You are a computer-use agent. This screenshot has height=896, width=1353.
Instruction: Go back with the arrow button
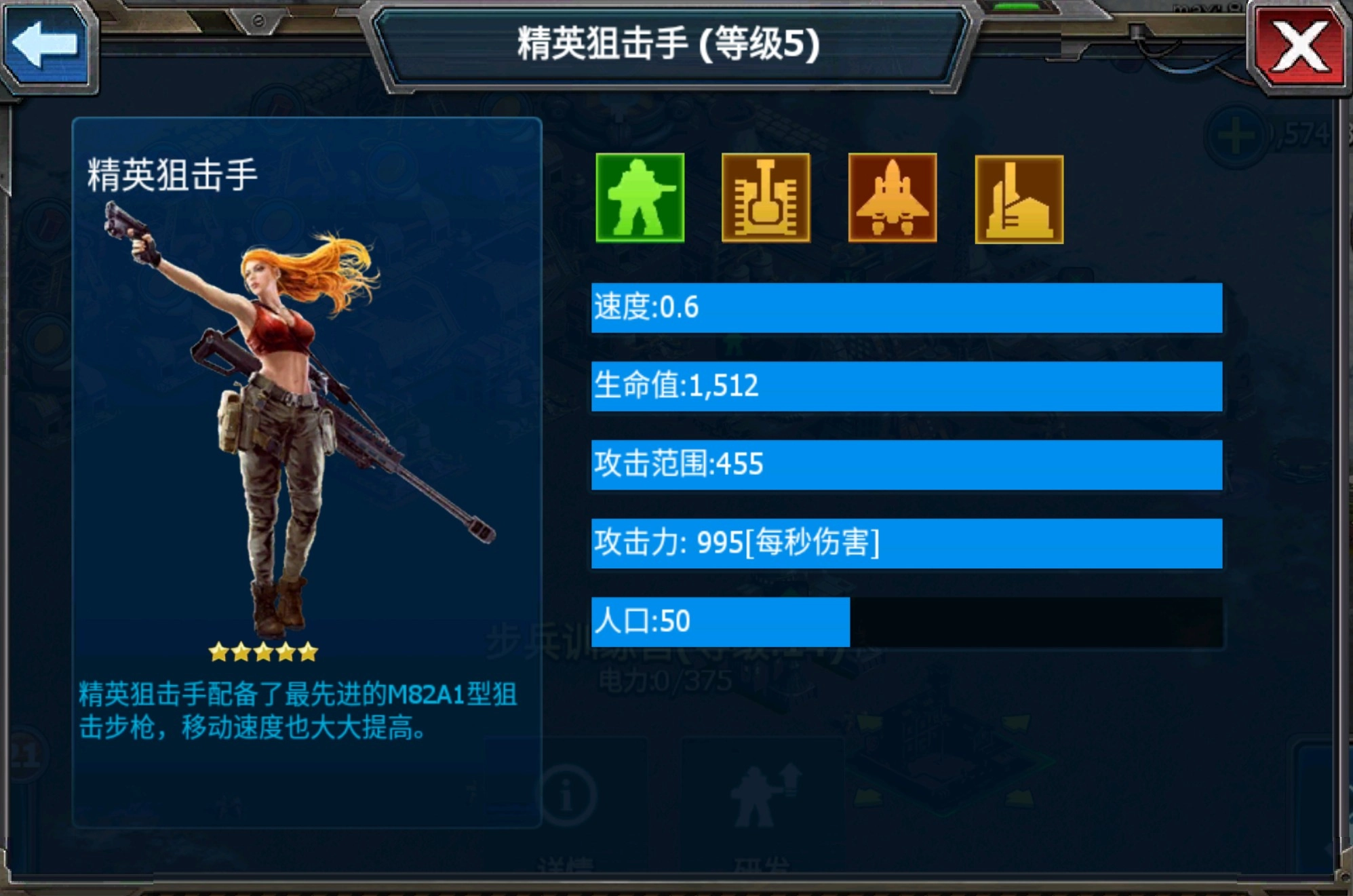46,46
